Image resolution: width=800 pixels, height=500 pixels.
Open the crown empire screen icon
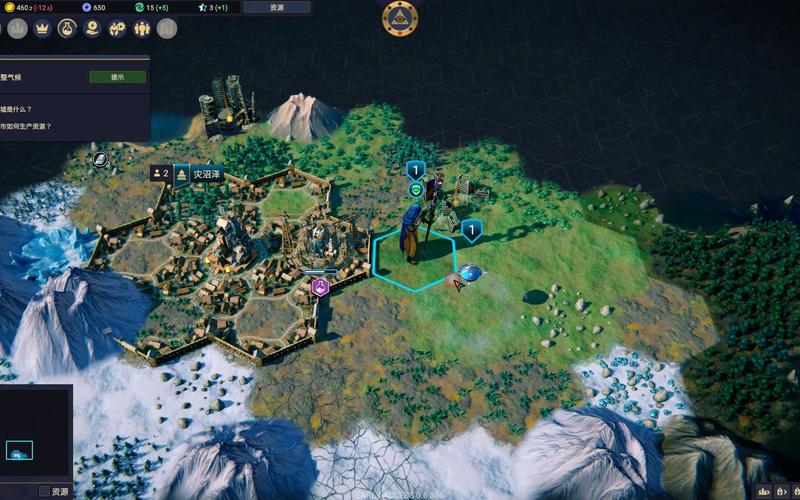click(42, 28)
